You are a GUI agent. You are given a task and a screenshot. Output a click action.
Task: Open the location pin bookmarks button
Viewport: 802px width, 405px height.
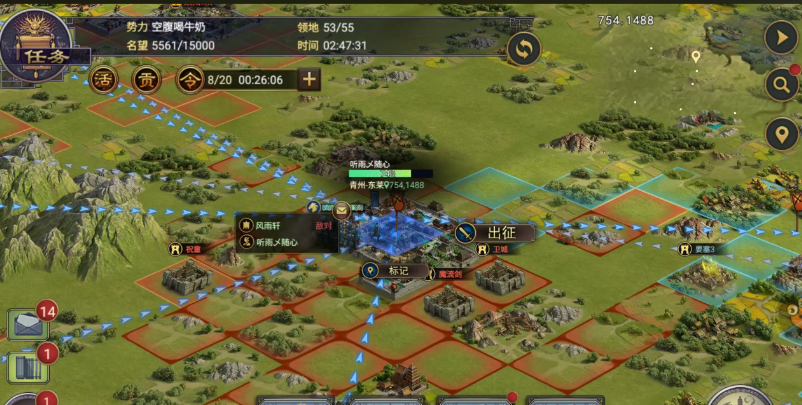(x=780, y=134)
